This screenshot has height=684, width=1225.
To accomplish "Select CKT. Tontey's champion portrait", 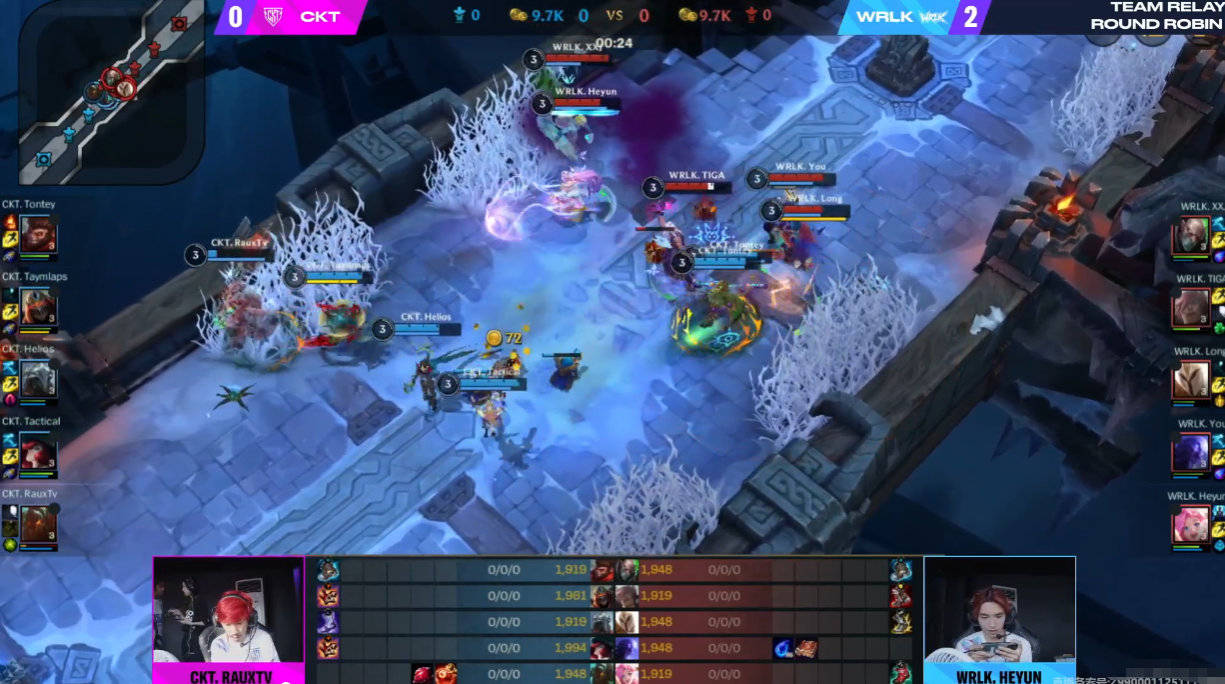I will [x=38, y=236].
